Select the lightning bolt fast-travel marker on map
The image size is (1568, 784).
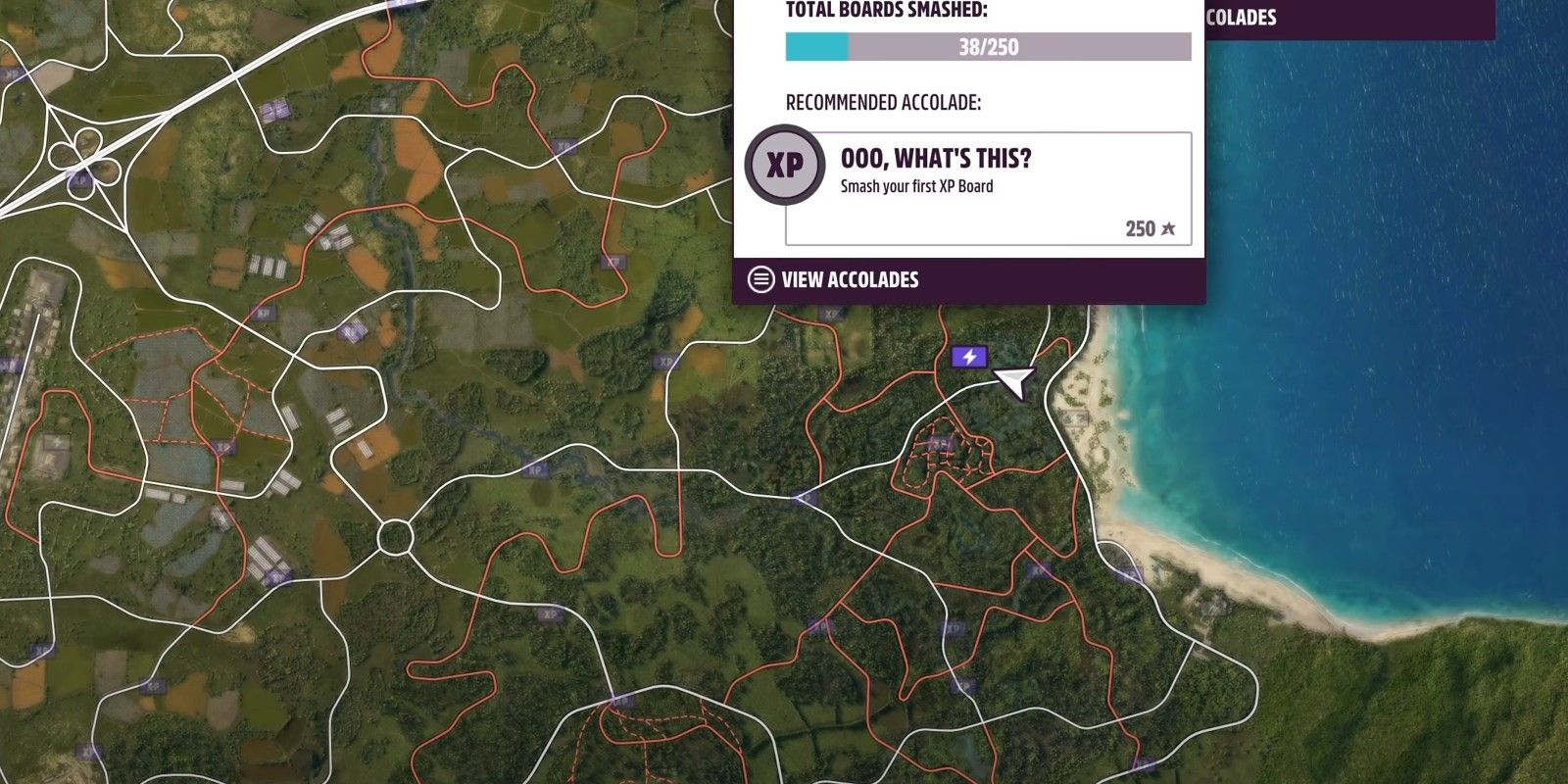click(968, 358)
